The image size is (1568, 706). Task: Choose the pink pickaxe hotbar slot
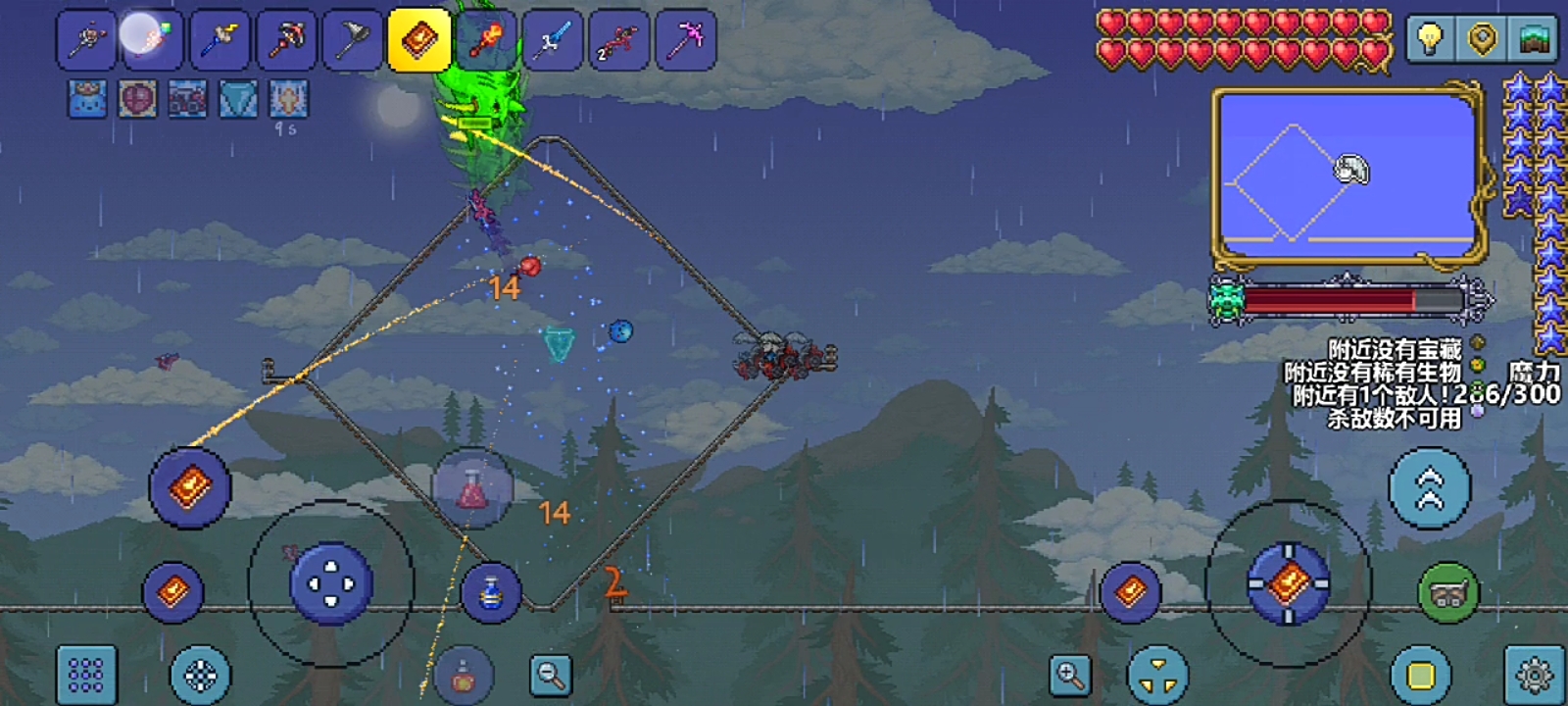pos(685,41)
